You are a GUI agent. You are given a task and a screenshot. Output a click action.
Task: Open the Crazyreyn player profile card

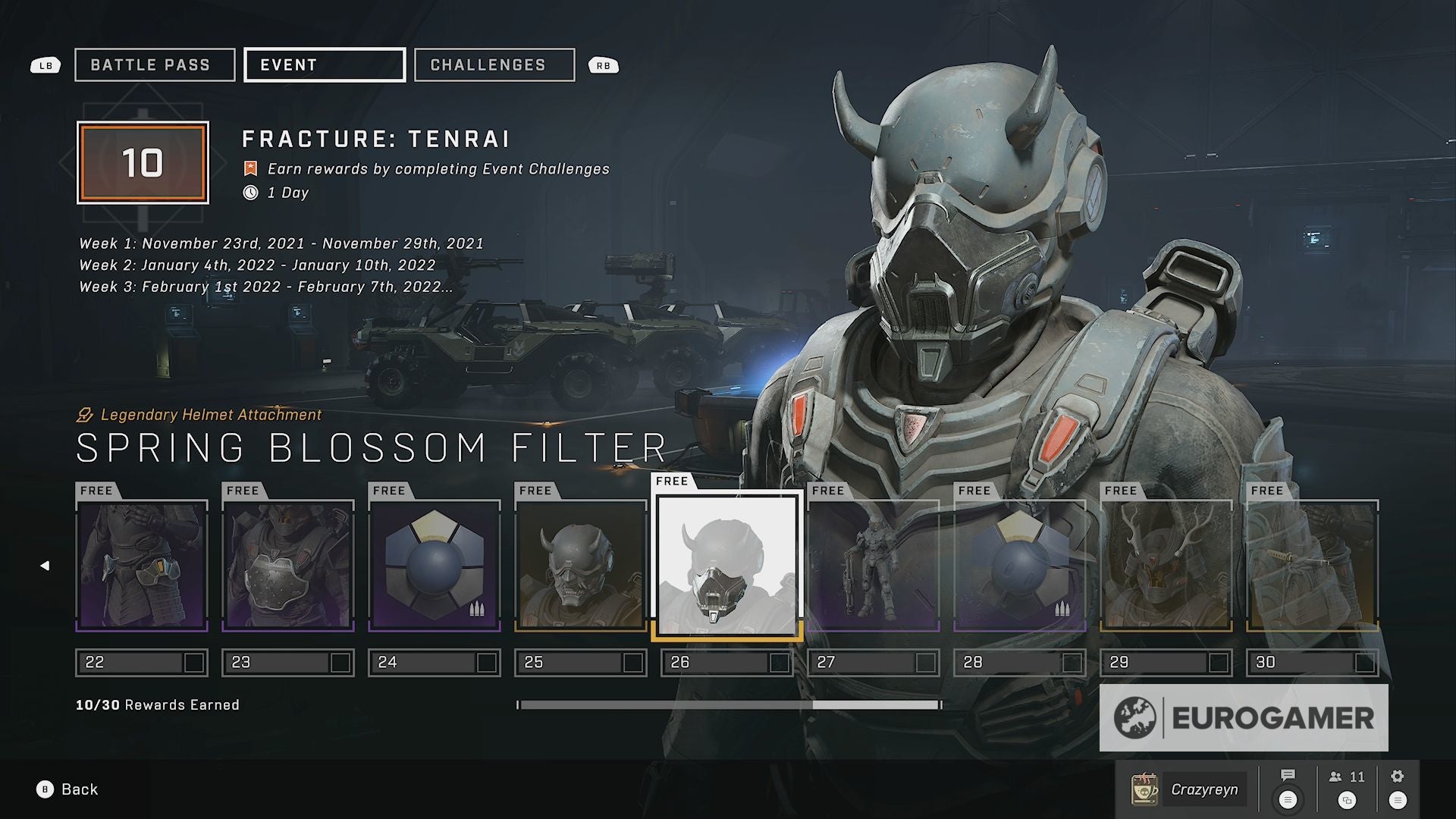pyautogui.click(x=1188, y=789)
